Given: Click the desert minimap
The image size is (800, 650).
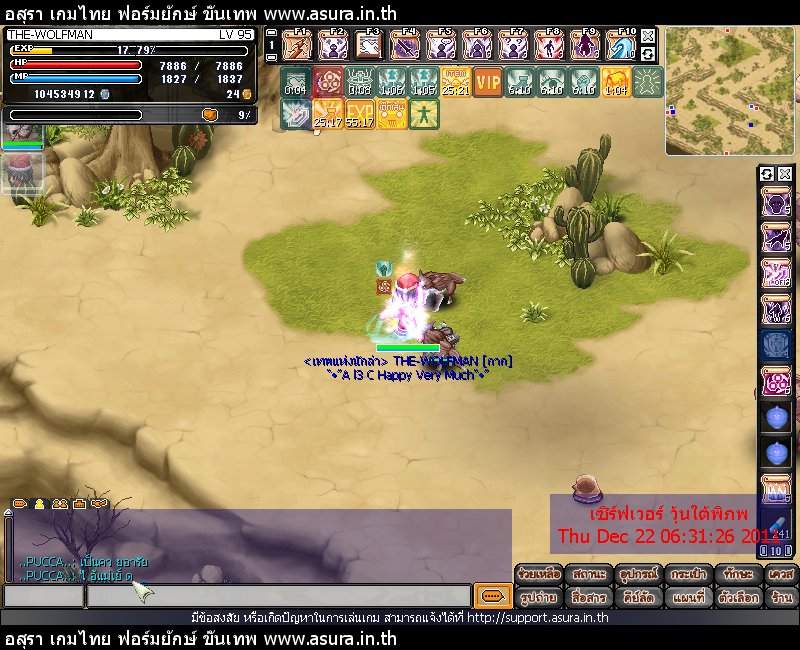Looking at the screenshot, I should [x=730, y=90].
